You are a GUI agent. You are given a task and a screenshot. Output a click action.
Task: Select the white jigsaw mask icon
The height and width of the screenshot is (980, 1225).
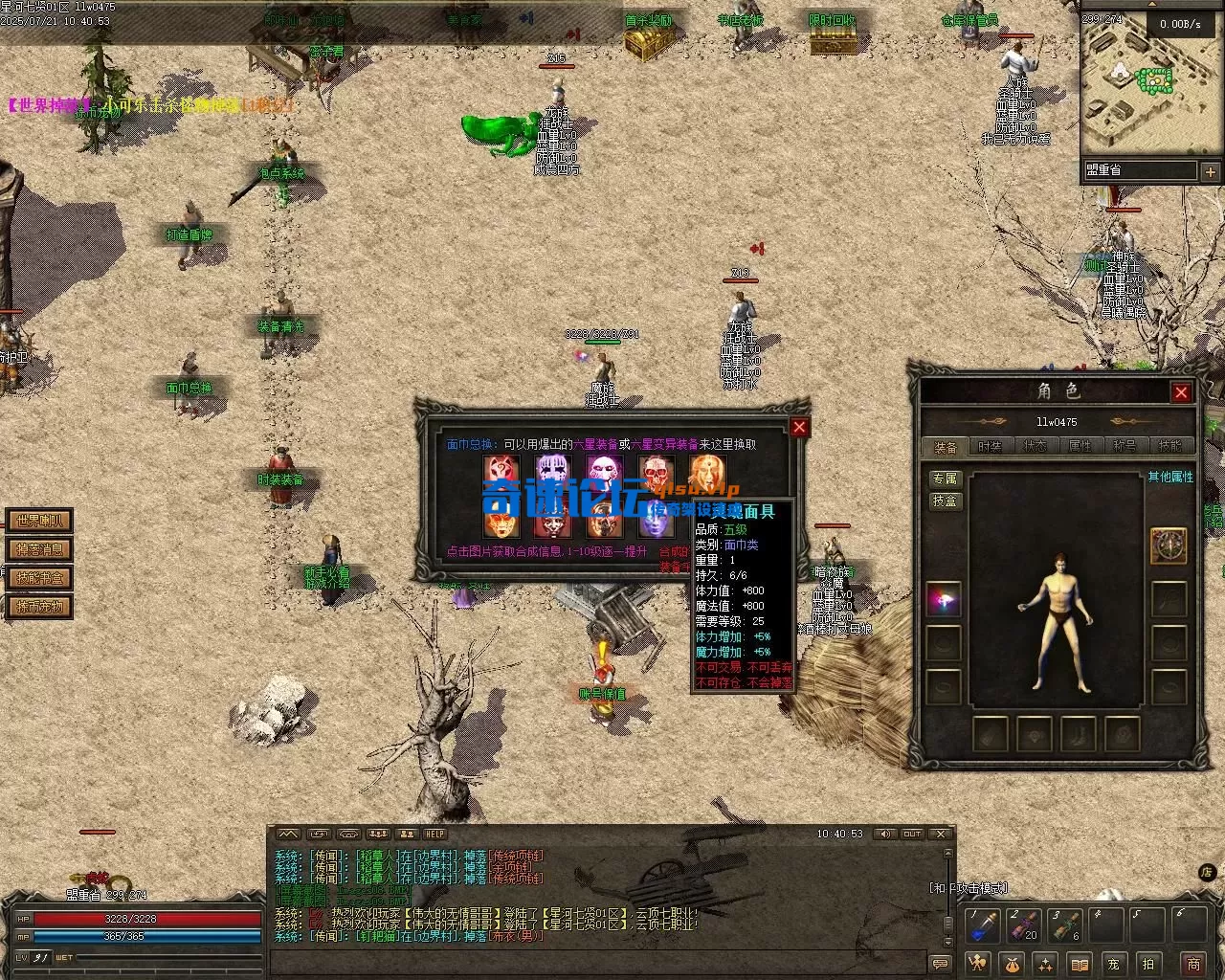604,471
